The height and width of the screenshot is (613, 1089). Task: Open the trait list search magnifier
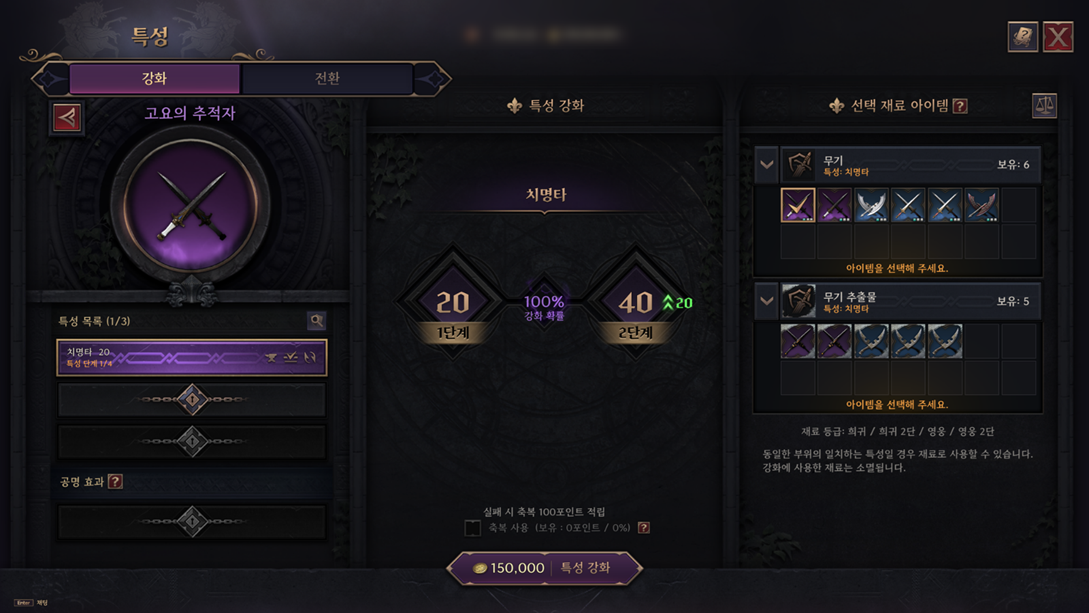tap(316, 321)
